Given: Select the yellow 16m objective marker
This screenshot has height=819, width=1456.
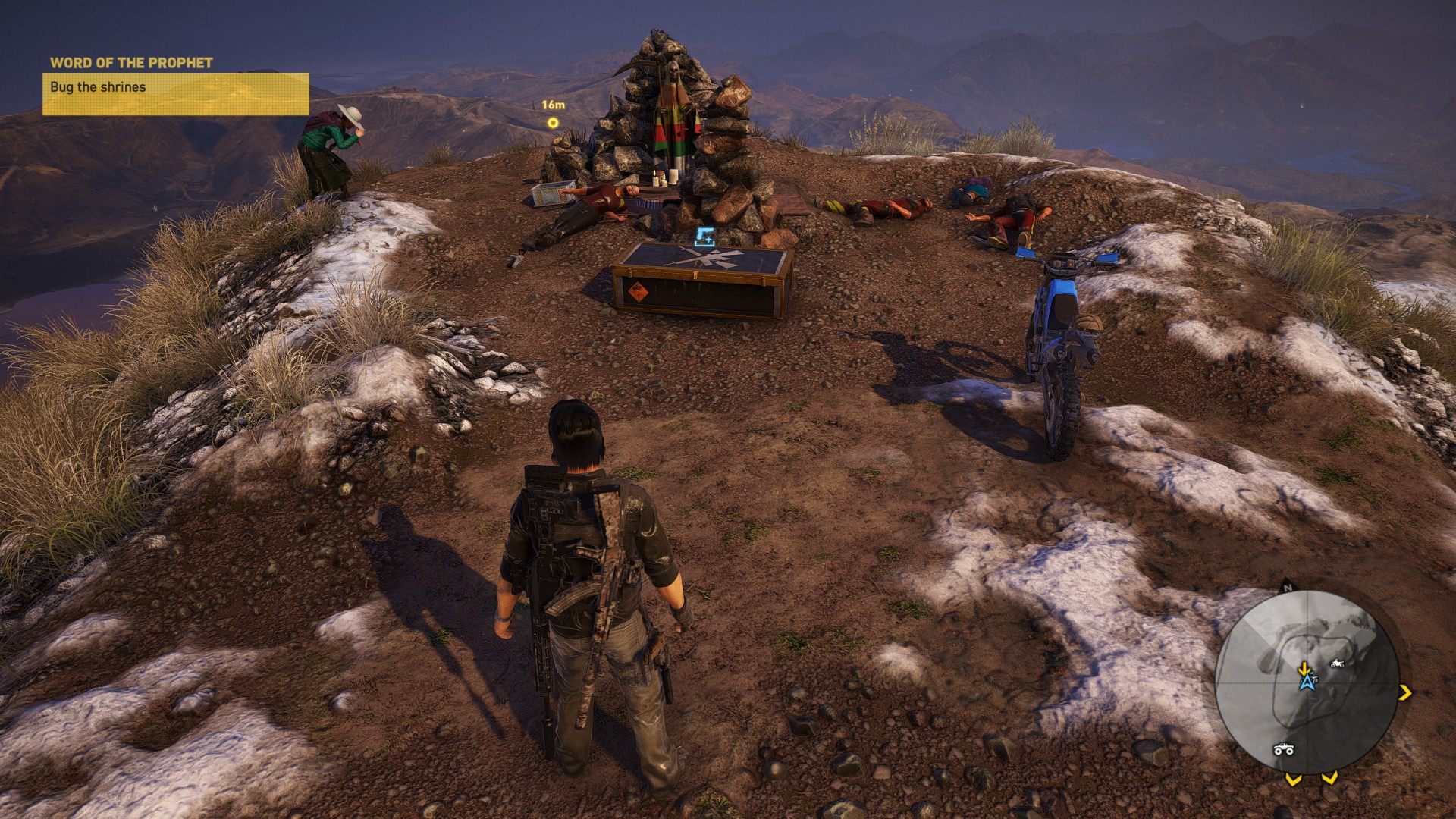Looking at the screenshot, I should 554,123.
